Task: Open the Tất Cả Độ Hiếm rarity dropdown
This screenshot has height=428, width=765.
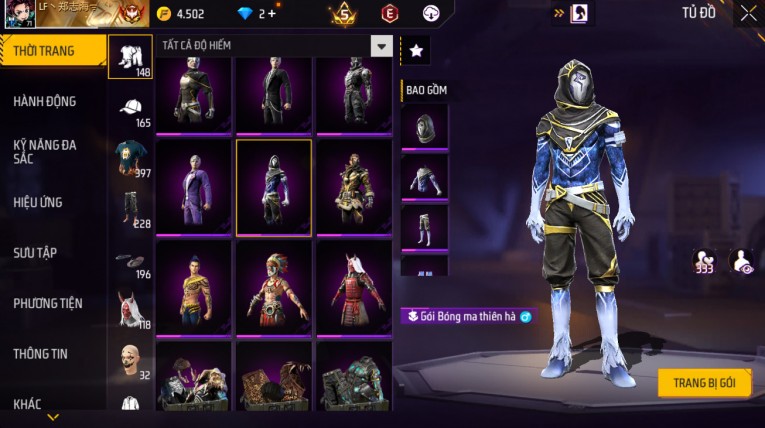Action: pos(381,46)
